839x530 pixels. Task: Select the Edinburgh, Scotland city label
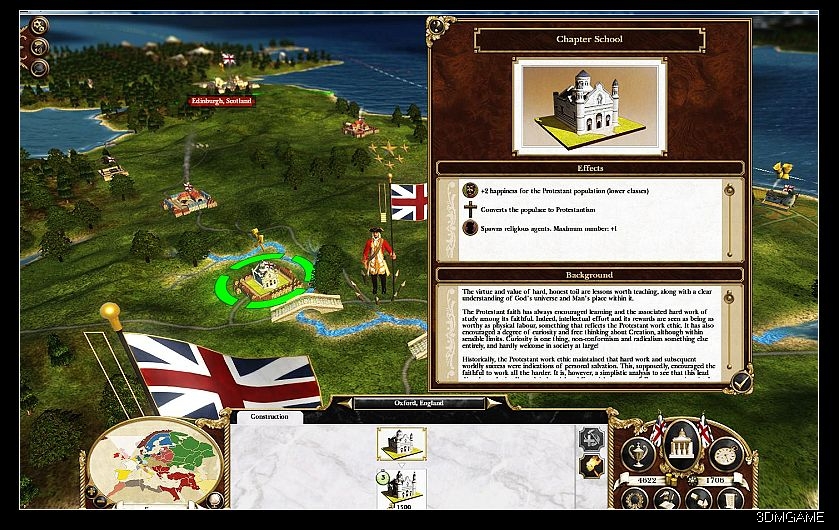coord(222,101)
